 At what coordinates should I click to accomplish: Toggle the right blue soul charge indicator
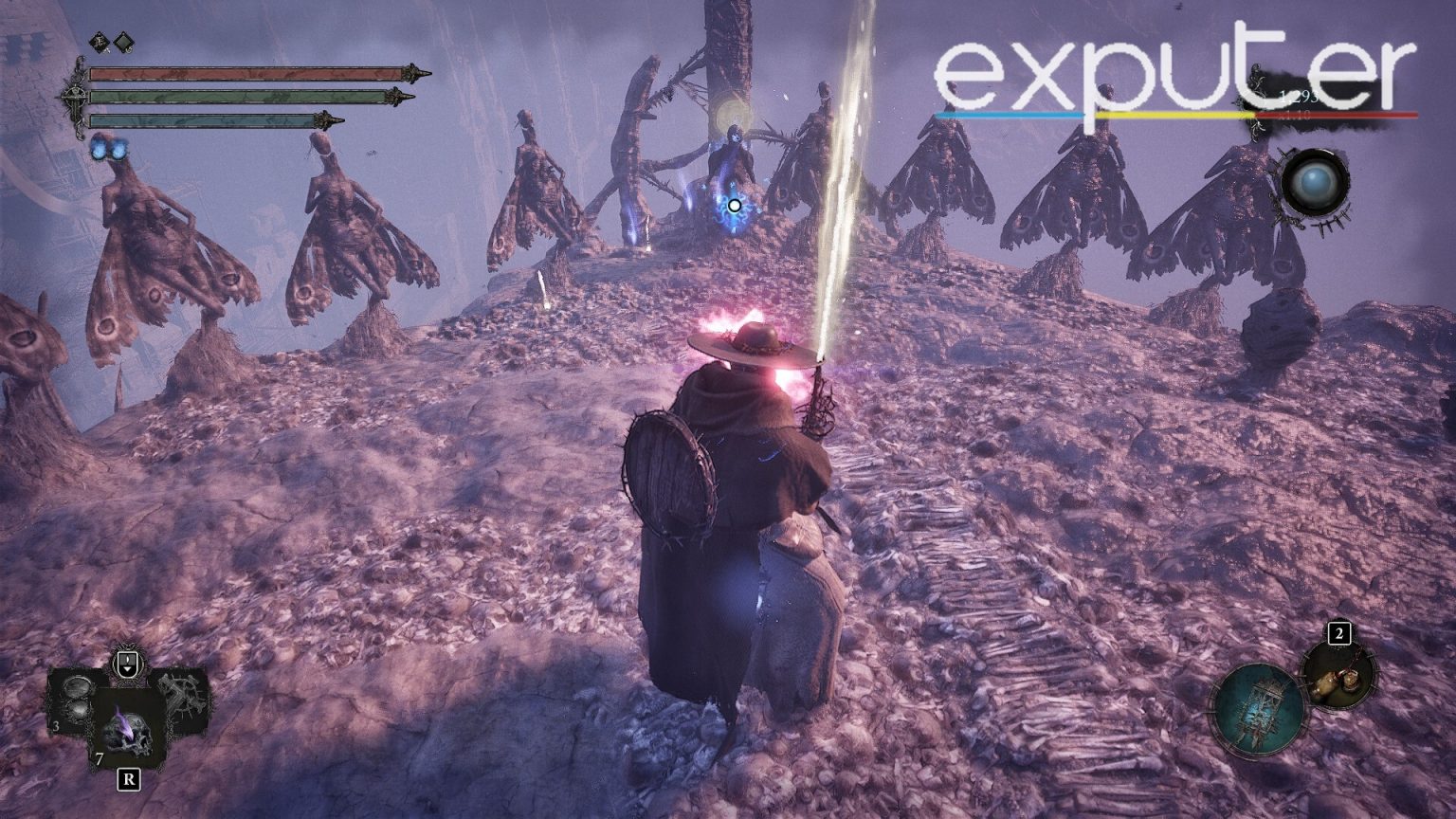click(118, 150)
